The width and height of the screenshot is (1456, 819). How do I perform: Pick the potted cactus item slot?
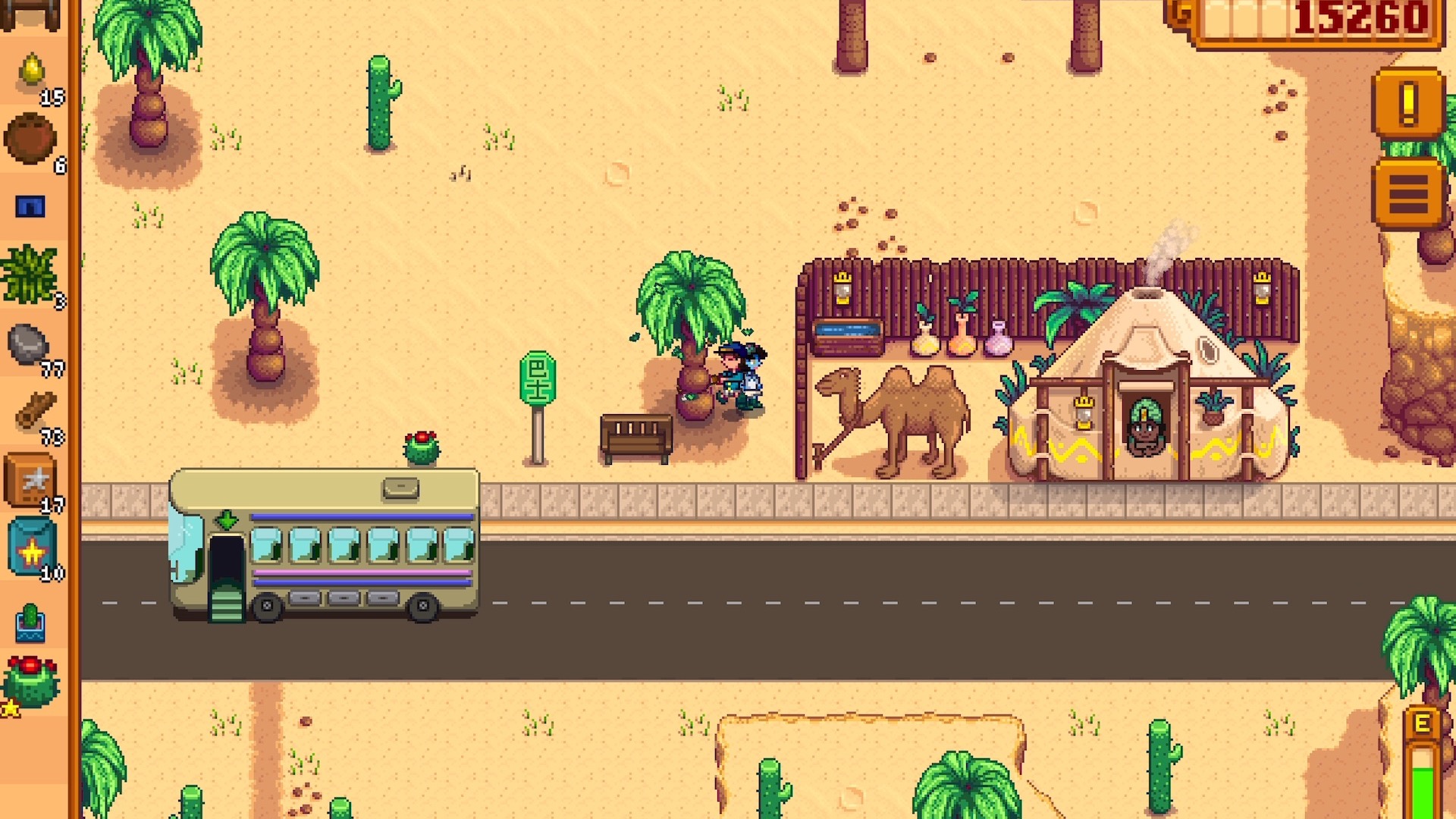[x=30, y=622]
